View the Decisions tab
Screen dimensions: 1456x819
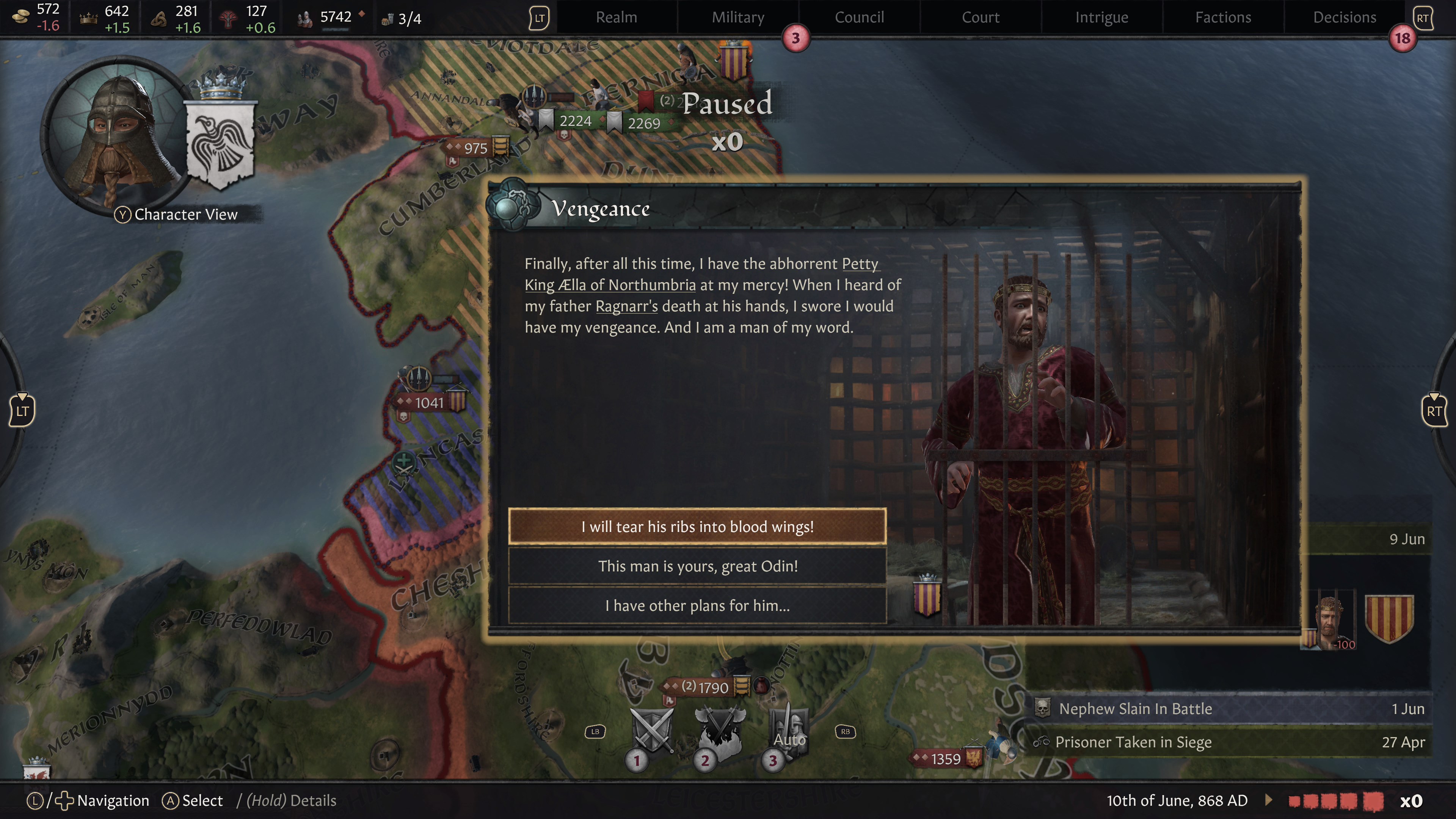[1345, 17]
